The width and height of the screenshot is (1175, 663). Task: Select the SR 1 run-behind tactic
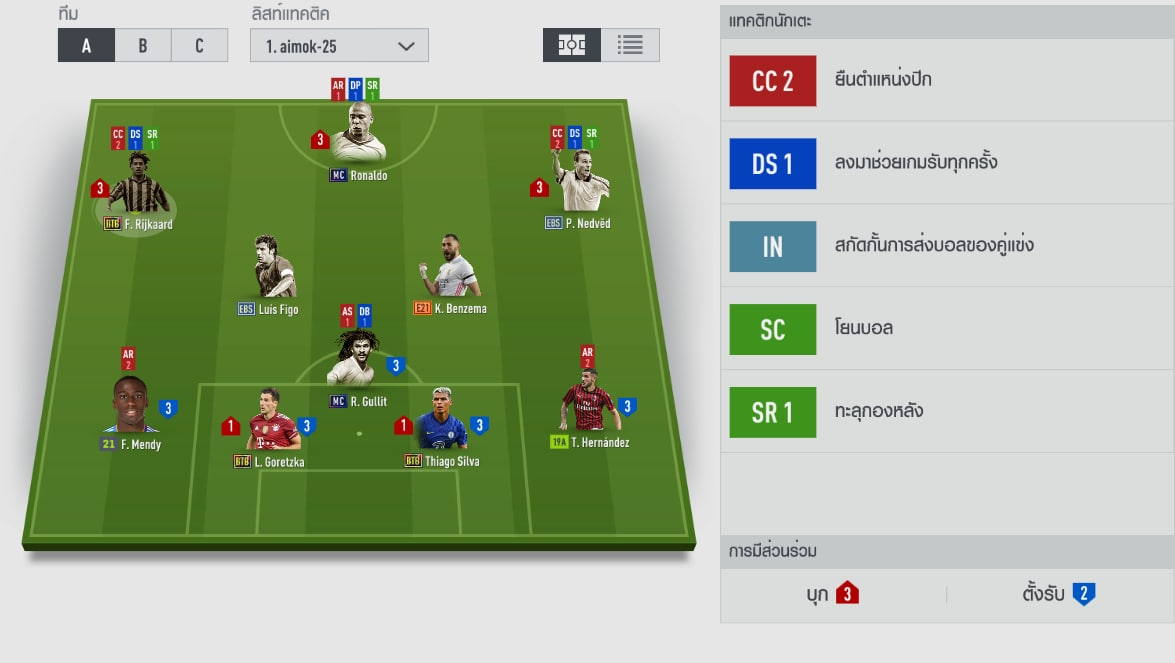click(x=773, y=411)
